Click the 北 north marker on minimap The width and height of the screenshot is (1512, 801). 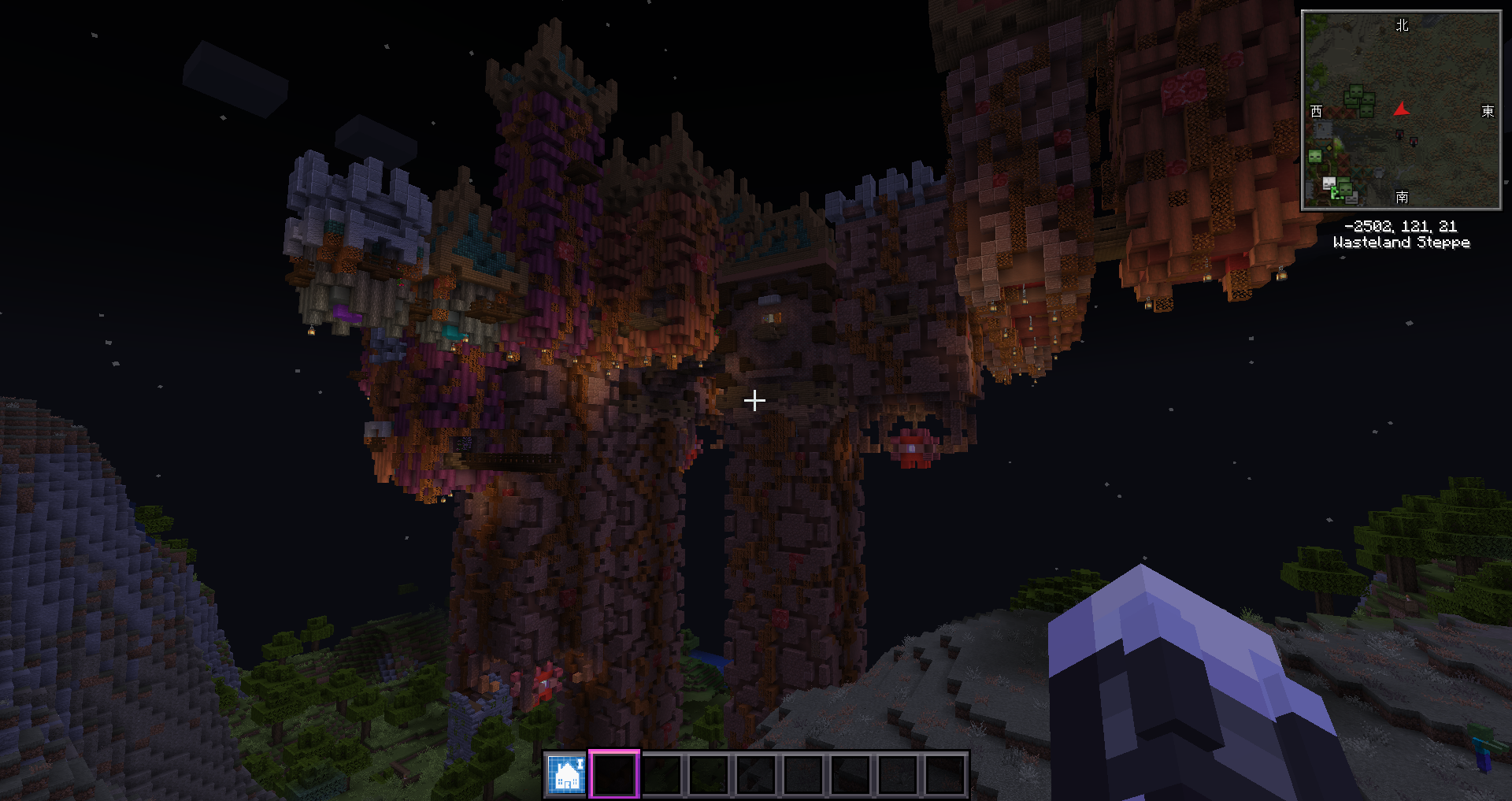[1402, 25]
